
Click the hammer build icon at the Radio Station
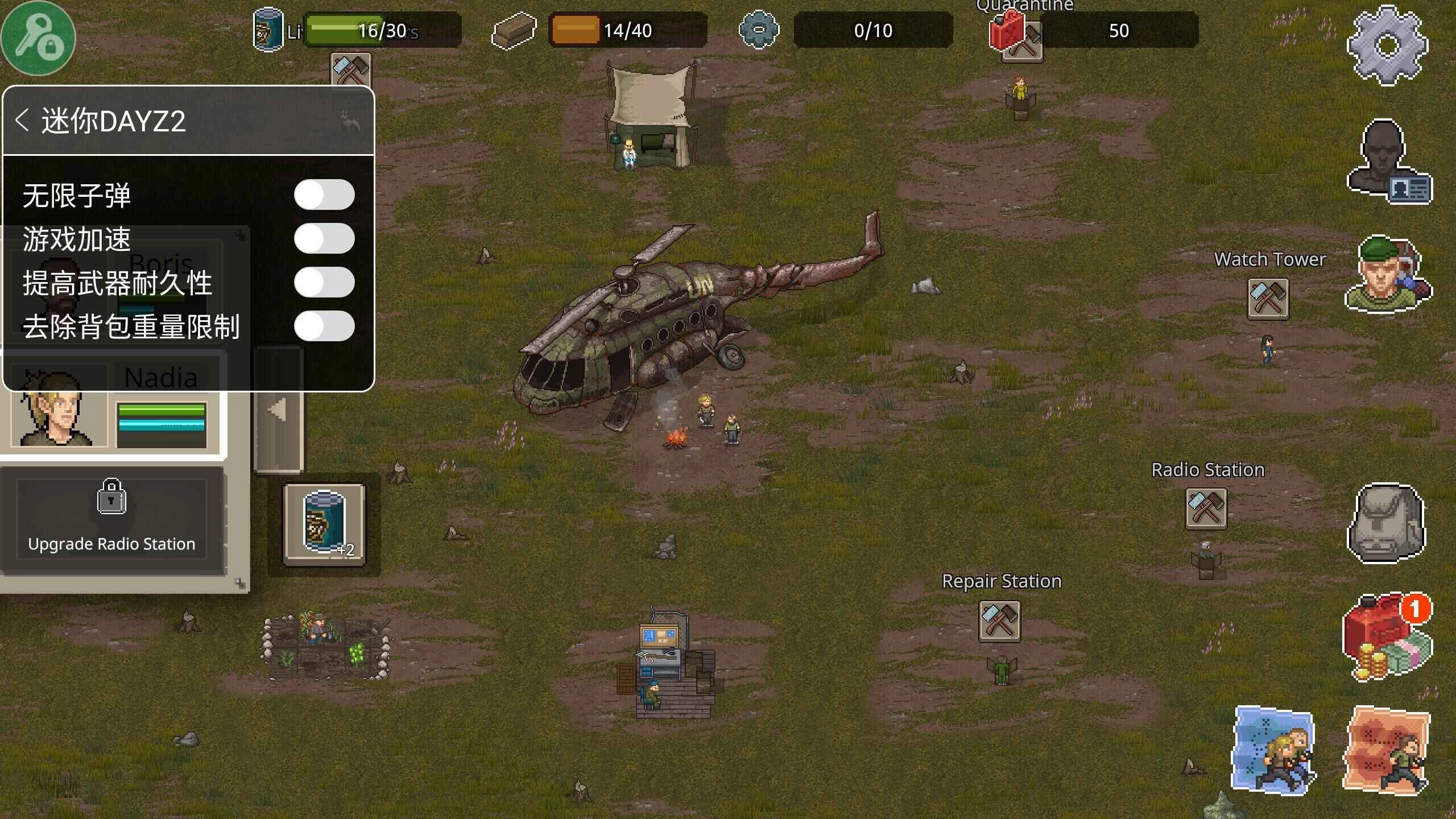click(x=1207, y=509)
